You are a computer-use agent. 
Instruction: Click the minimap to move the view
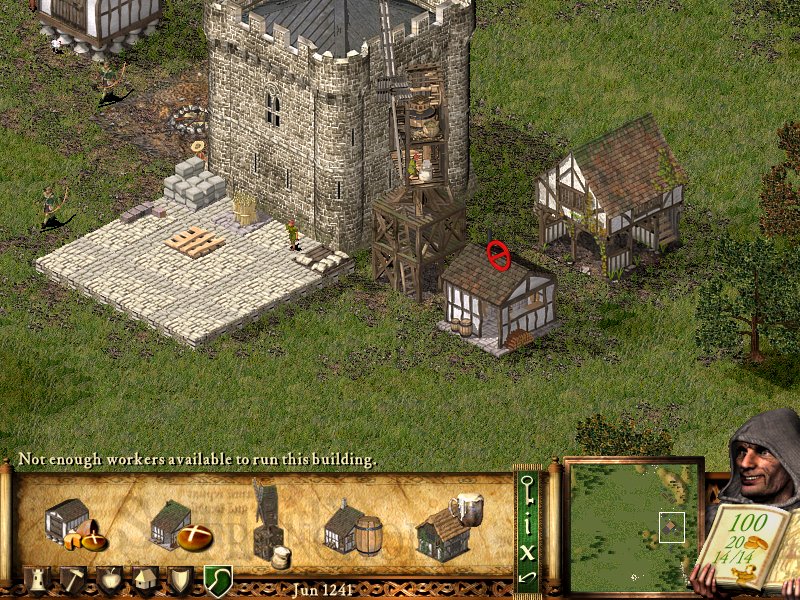pyautogui.click(x=633, y=522)
